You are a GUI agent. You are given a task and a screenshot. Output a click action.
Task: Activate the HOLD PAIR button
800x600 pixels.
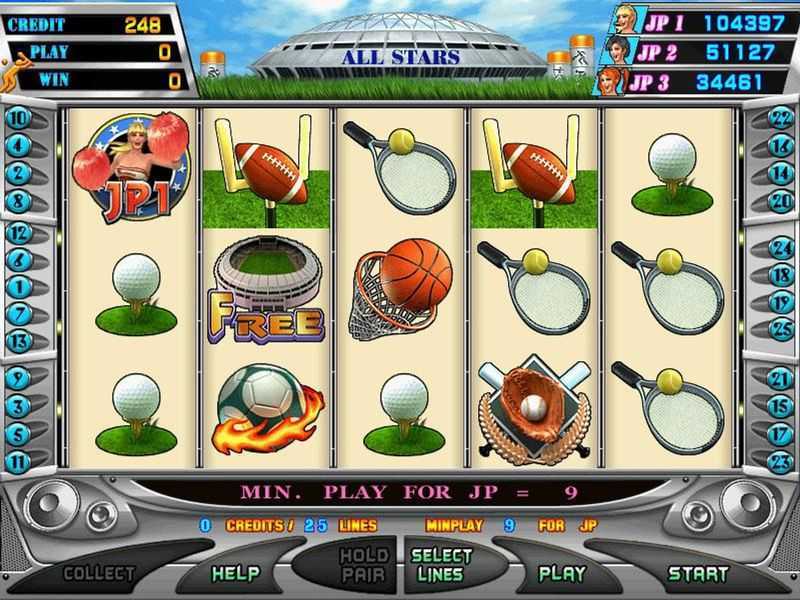coord(363,565)
